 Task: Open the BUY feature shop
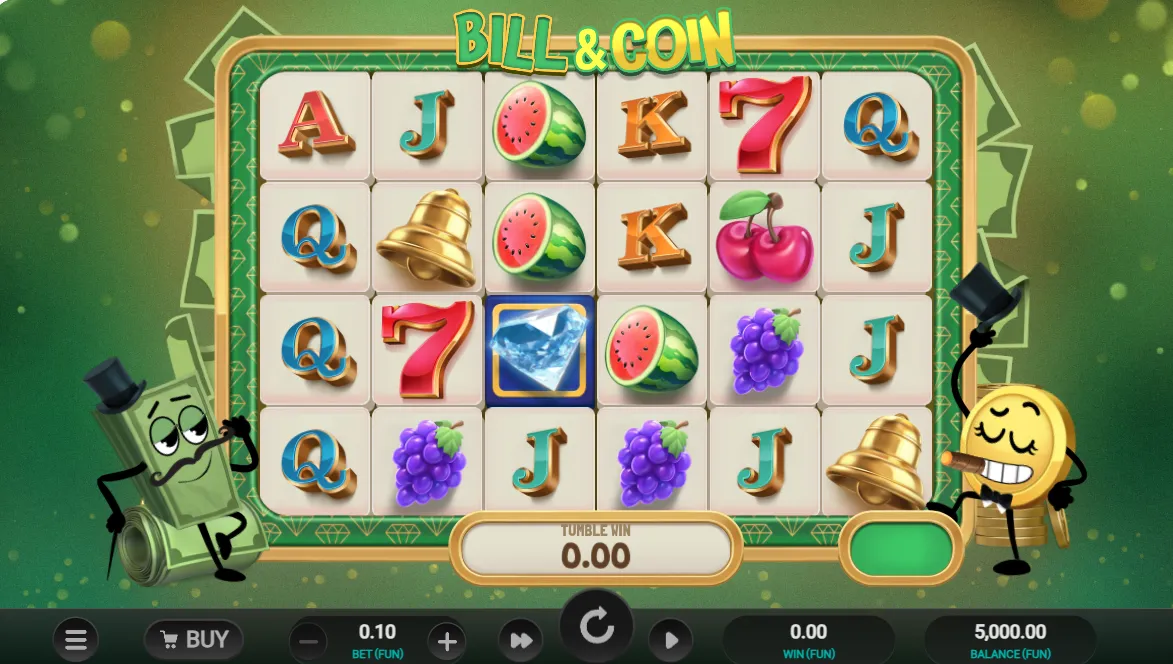194,639
